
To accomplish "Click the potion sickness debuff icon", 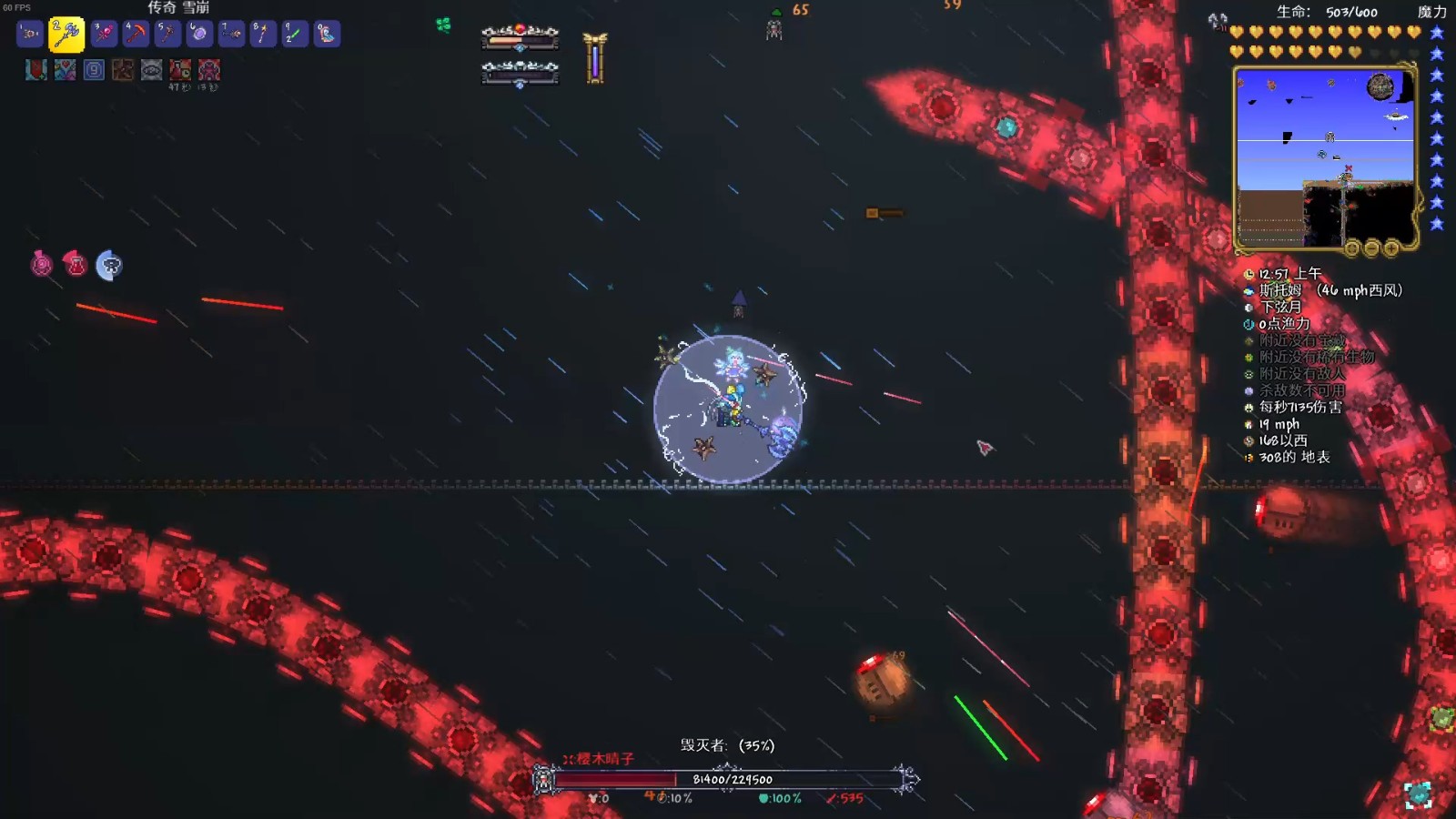I will 180,70.
